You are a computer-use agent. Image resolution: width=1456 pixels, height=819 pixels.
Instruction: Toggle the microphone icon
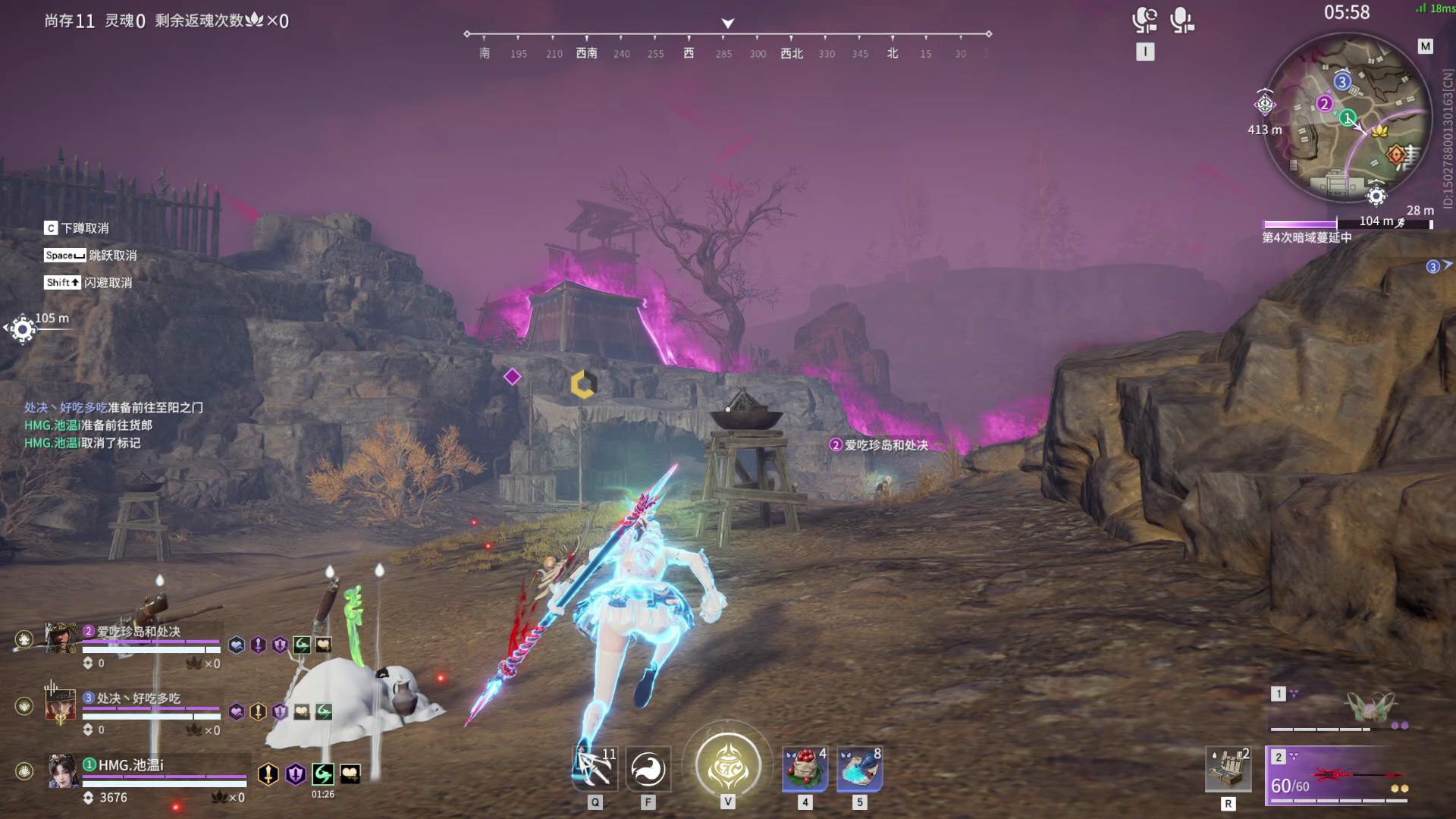tap(1181, 20)
